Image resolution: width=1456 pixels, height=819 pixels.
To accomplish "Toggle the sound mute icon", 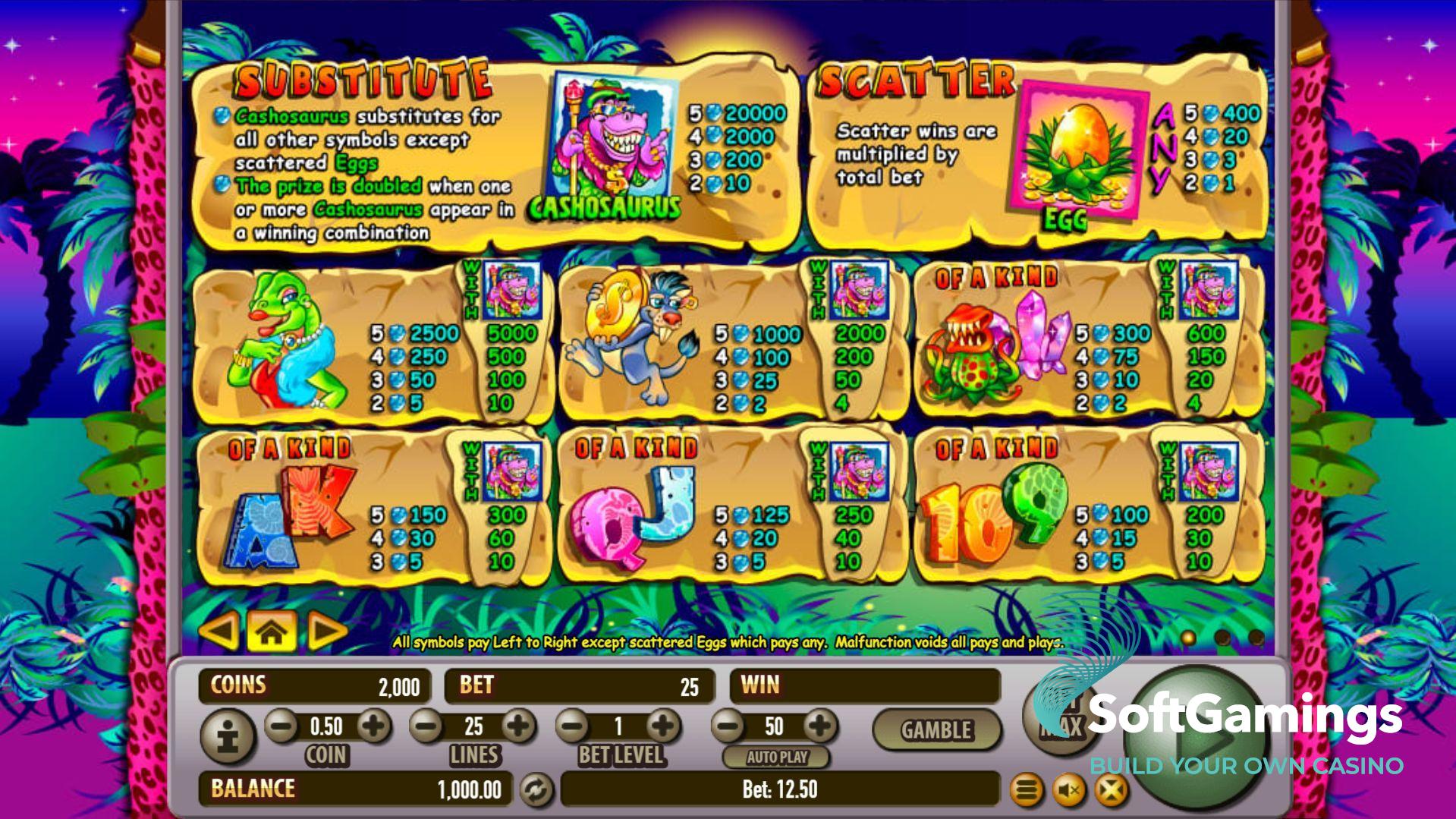I will pyautogui.click(x=1069, y=791).
